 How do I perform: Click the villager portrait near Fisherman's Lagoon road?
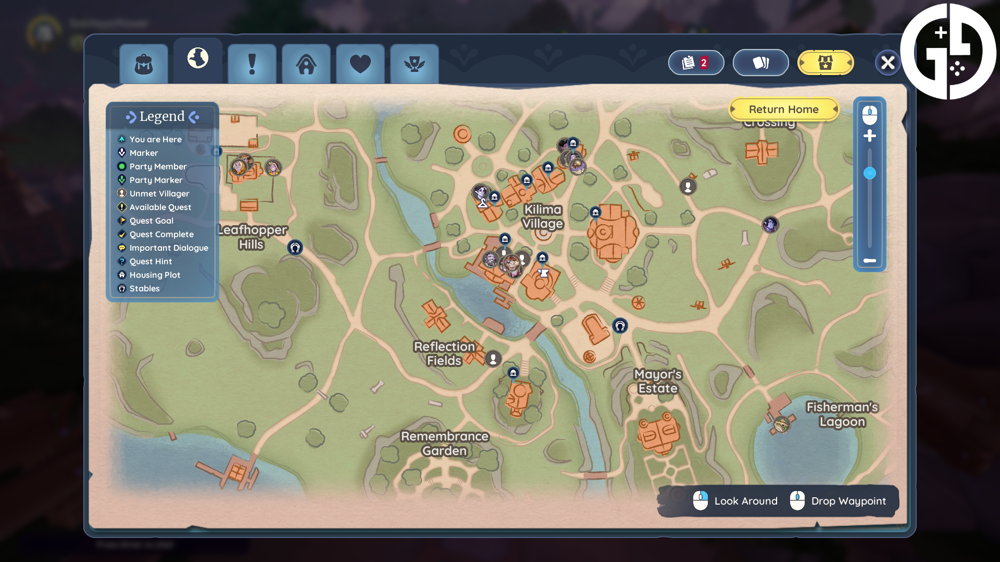(770, 225)
